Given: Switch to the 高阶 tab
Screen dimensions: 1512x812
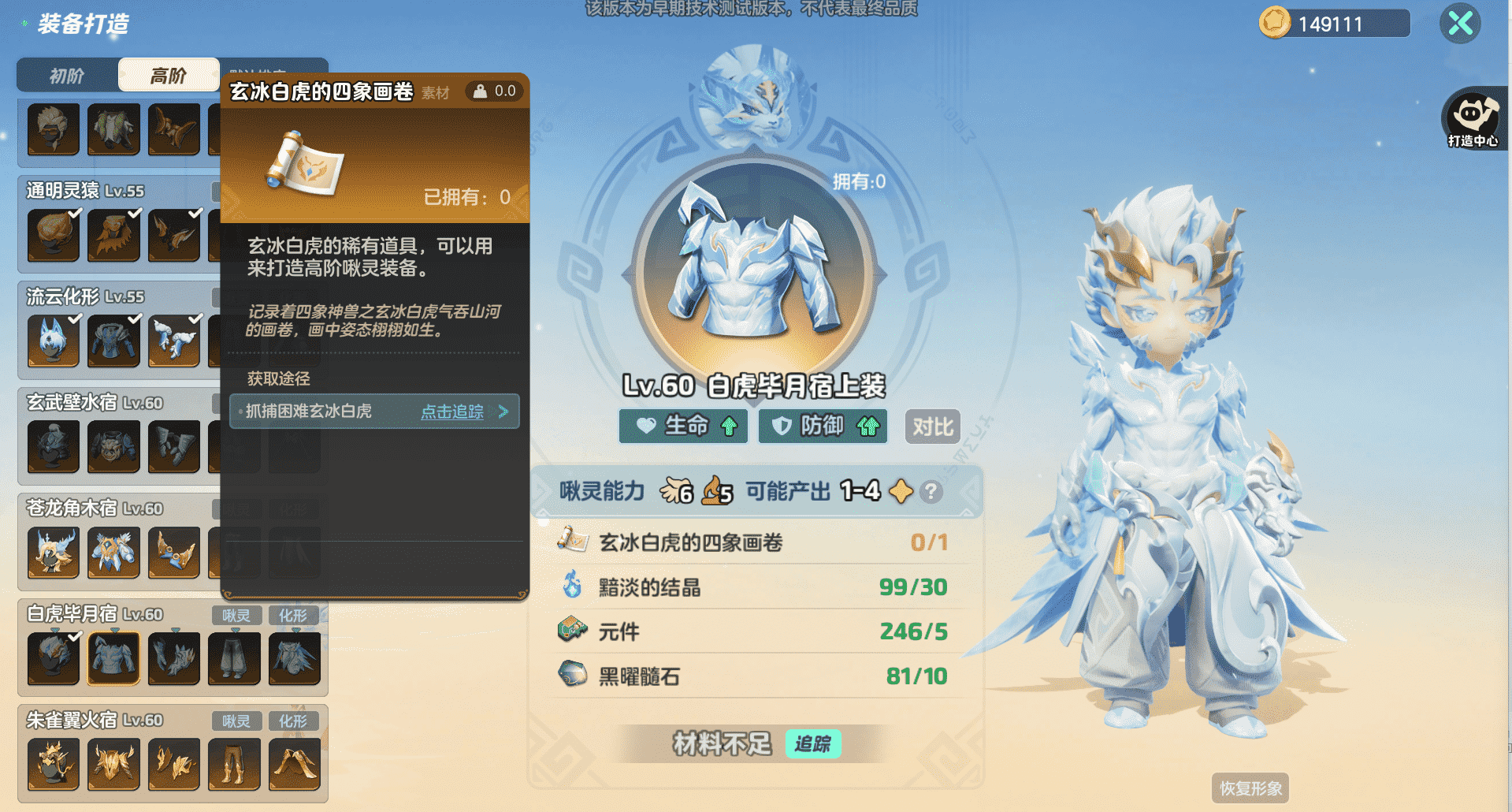Looking at the screenshot, I should click(x=169, y=74).
